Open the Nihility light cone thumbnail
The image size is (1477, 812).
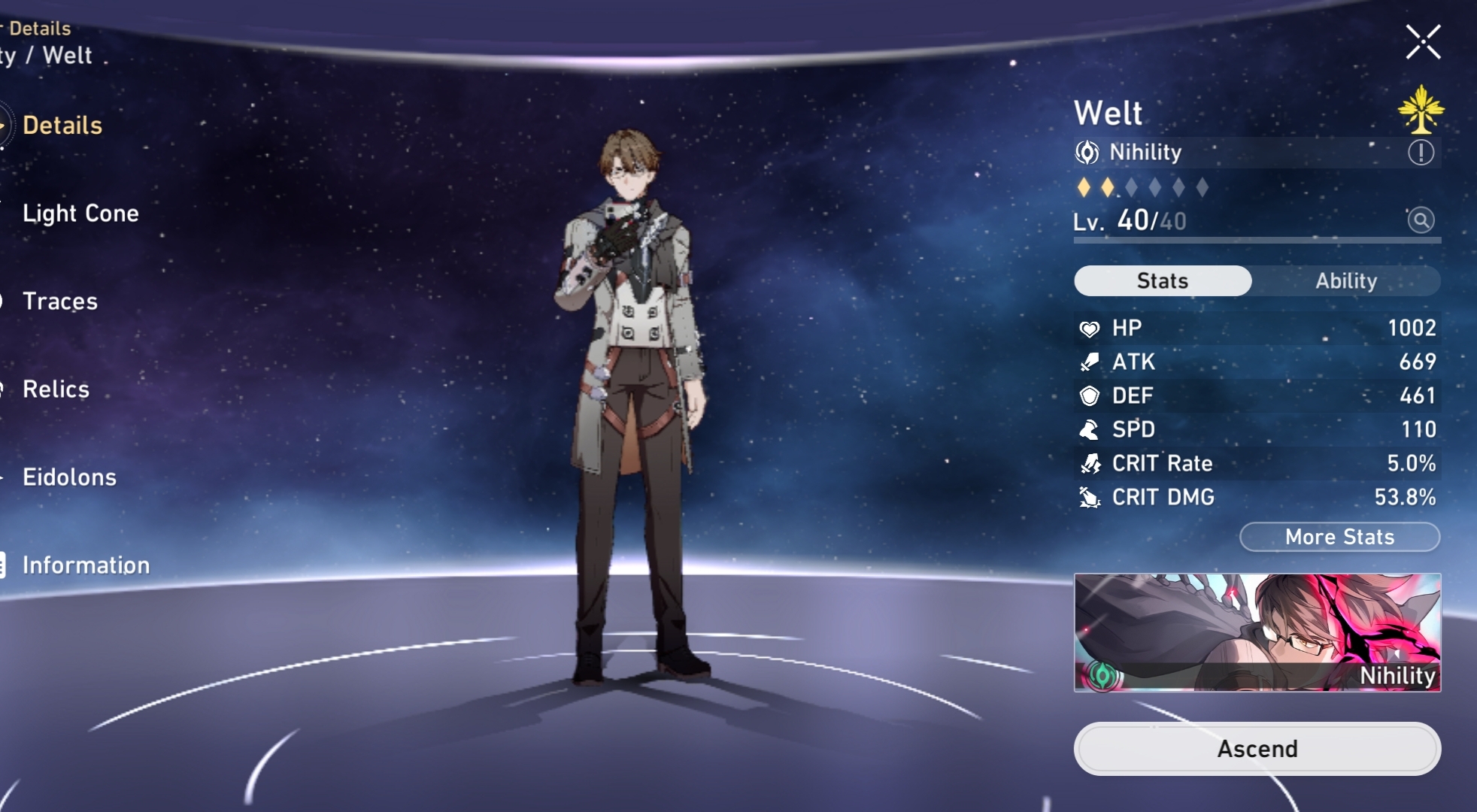tap(1257, 632)
